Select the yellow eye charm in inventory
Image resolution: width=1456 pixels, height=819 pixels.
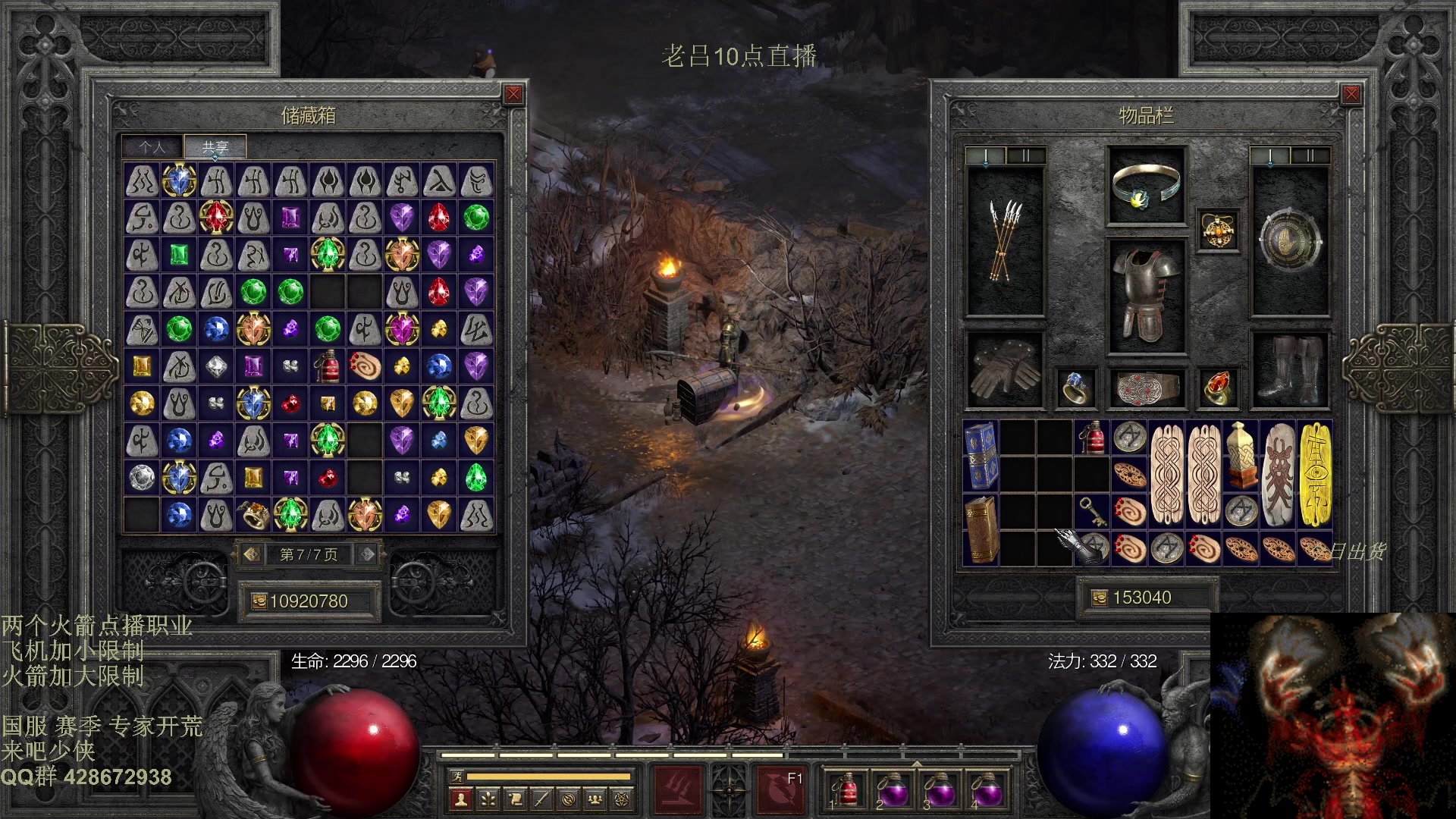tap(1316, 474)
